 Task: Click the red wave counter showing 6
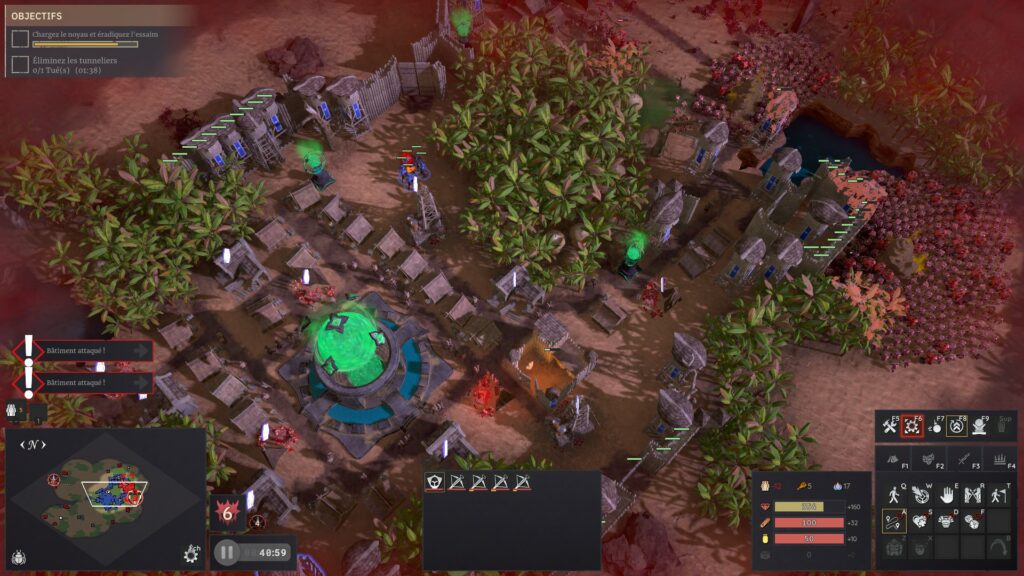[226, 511]
